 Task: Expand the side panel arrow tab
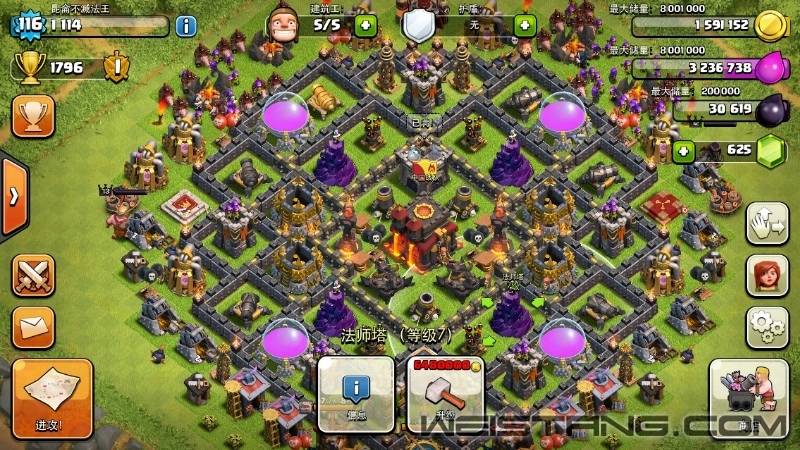coord(13,196)
